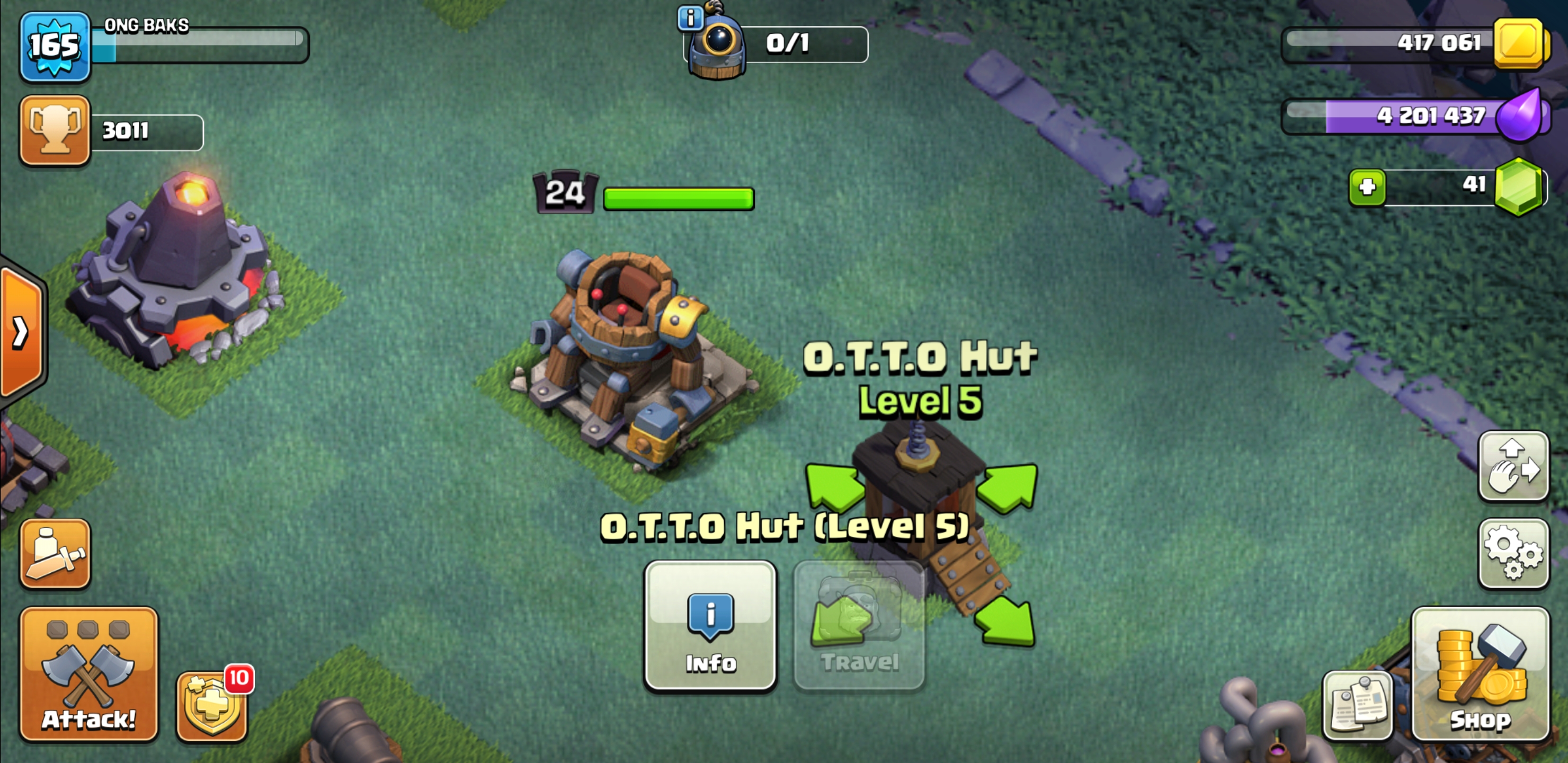
Task: Select the Battle Machine altar on the left
Action: [x=176, y=274]
